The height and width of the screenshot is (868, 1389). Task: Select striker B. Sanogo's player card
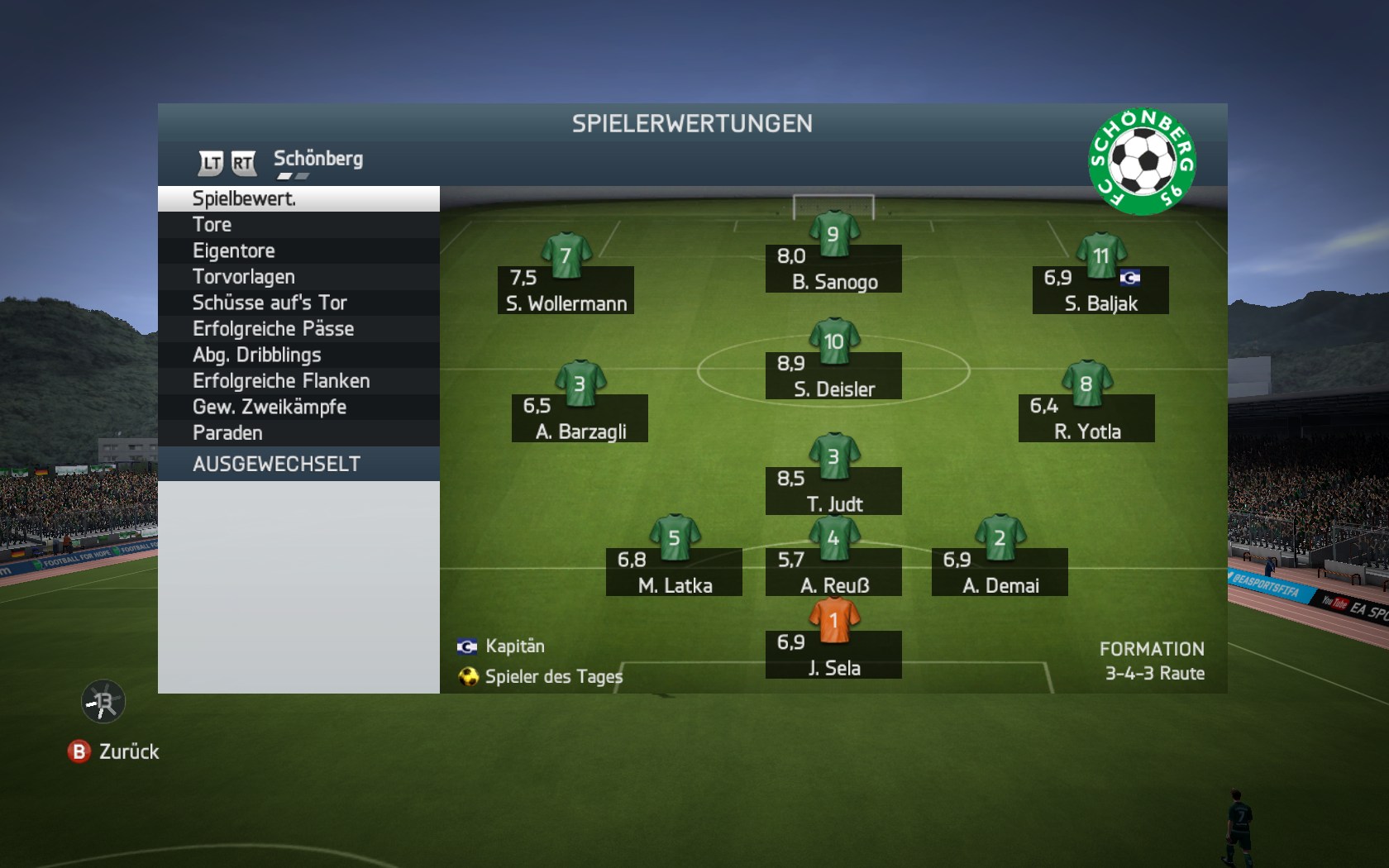(x=833, y=269)
